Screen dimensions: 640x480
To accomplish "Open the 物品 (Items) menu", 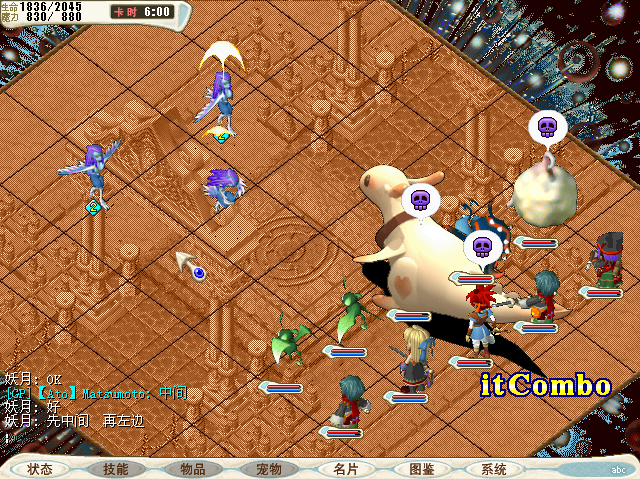I will pyautogui.click(x=193, y=469).
